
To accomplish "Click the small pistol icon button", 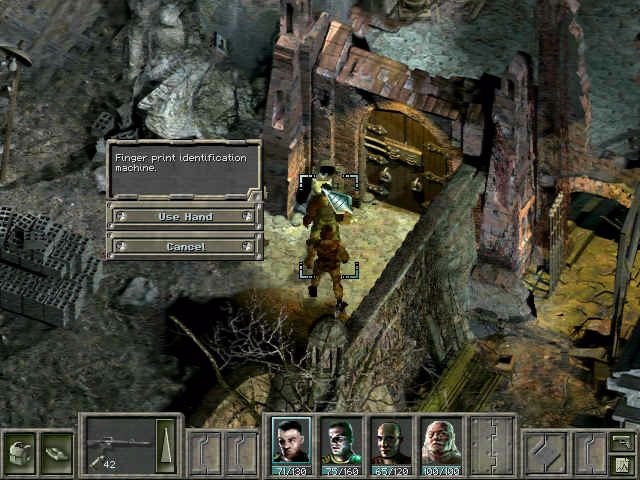I will tap(621, 441).
